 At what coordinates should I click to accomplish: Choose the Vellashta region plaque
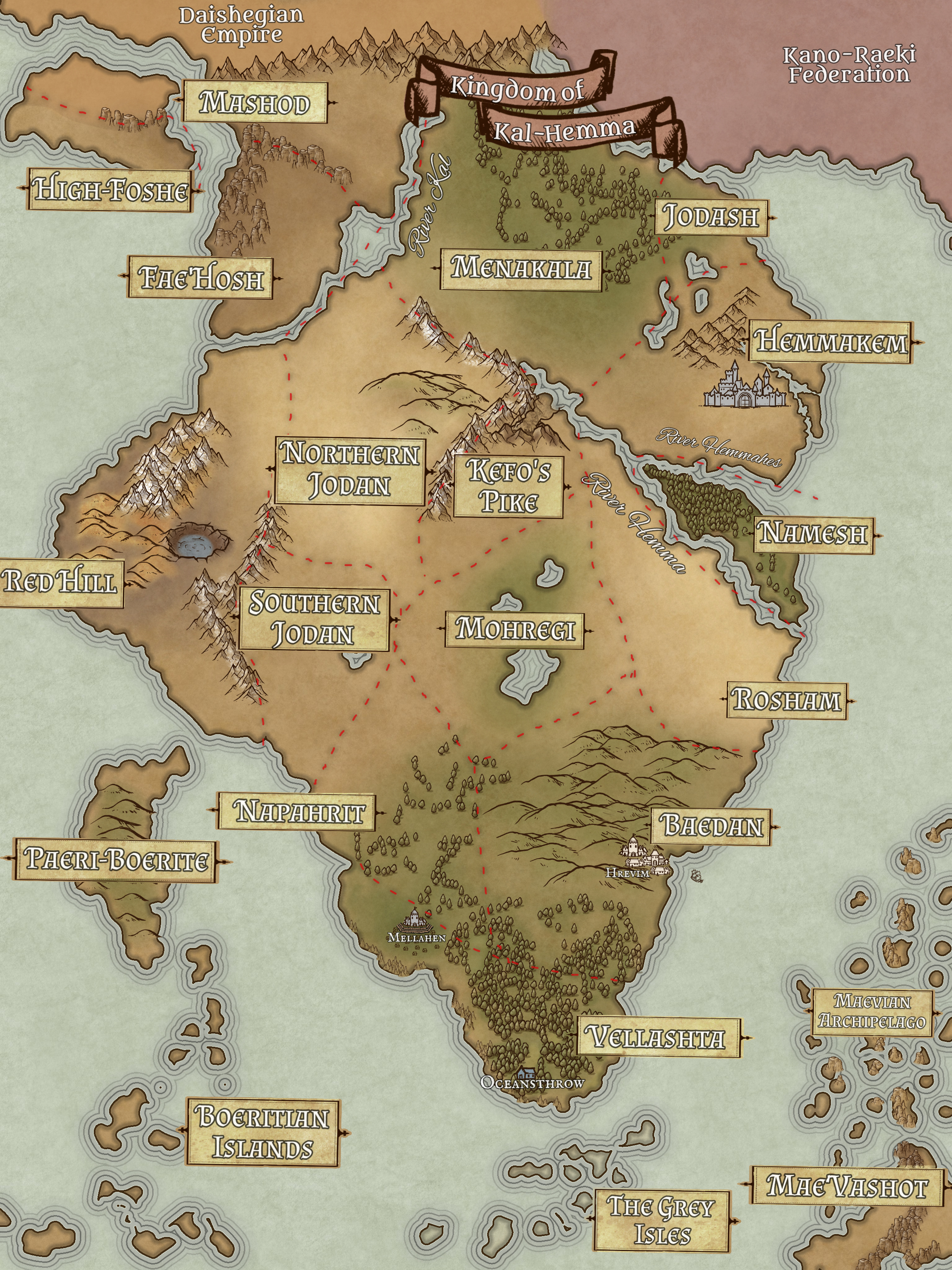click(658, 1038)
